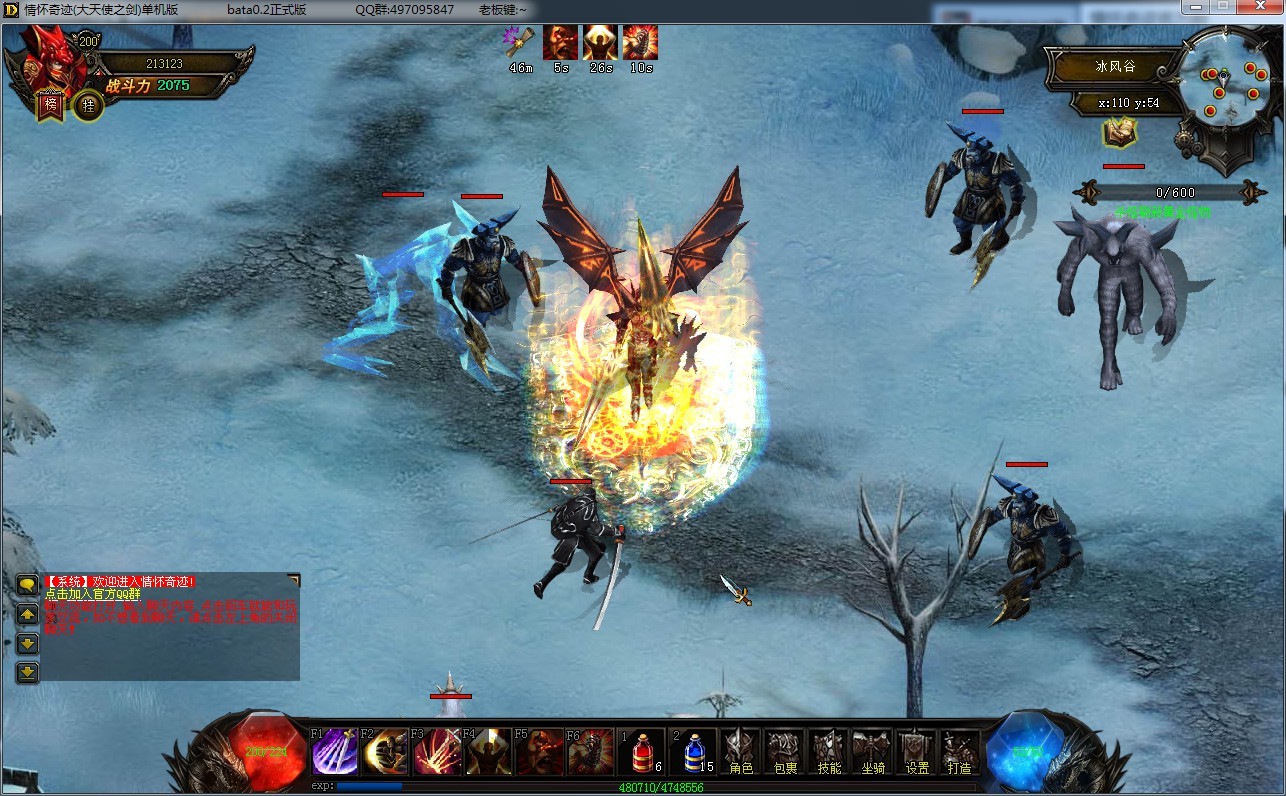
Task: Toggle the 挂 auto-battle button
Action: coord(88,105)
